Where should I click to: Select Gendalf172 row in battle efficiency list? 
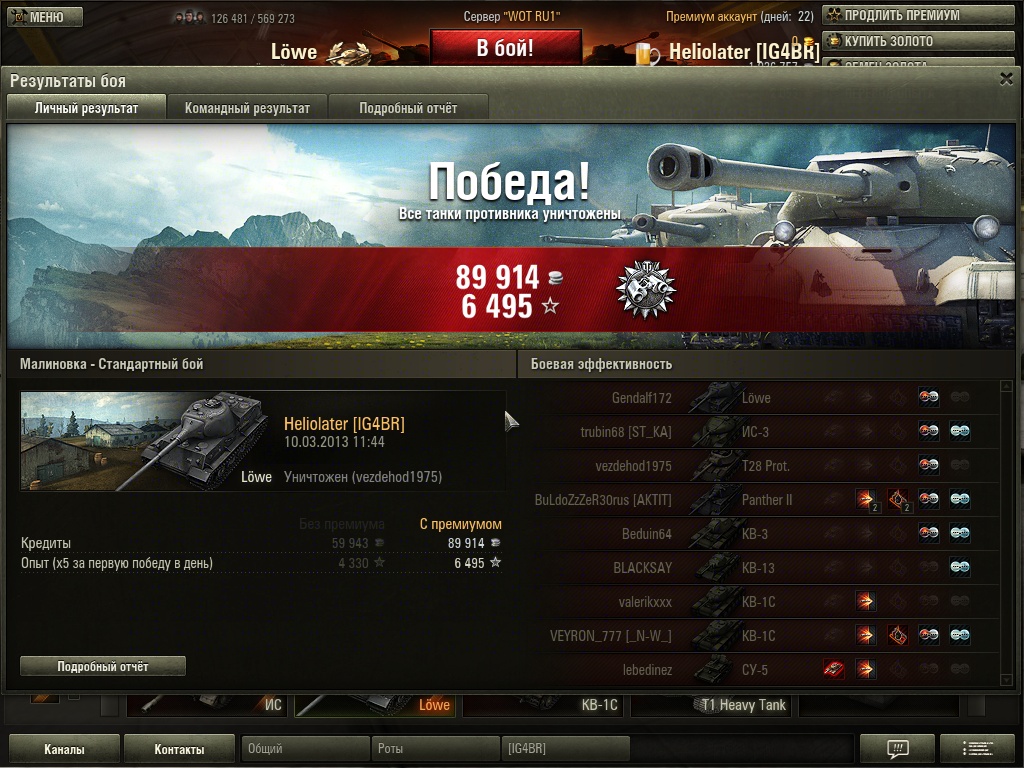760,398
